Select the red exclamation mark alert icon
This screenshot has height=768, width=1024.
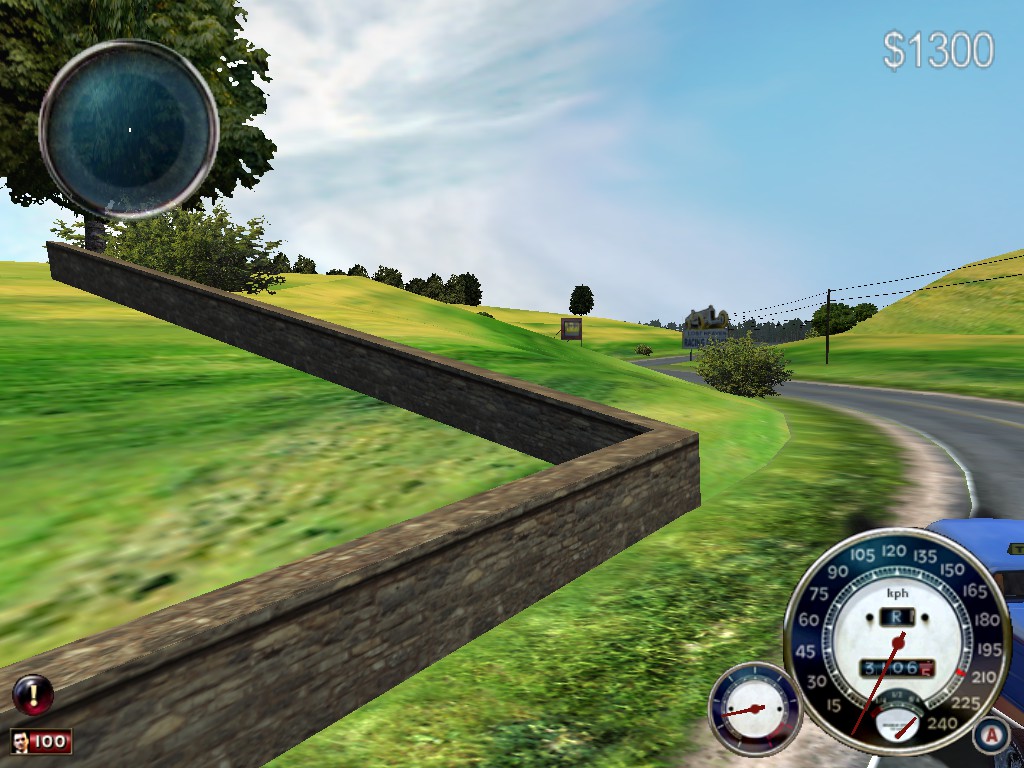32,692
